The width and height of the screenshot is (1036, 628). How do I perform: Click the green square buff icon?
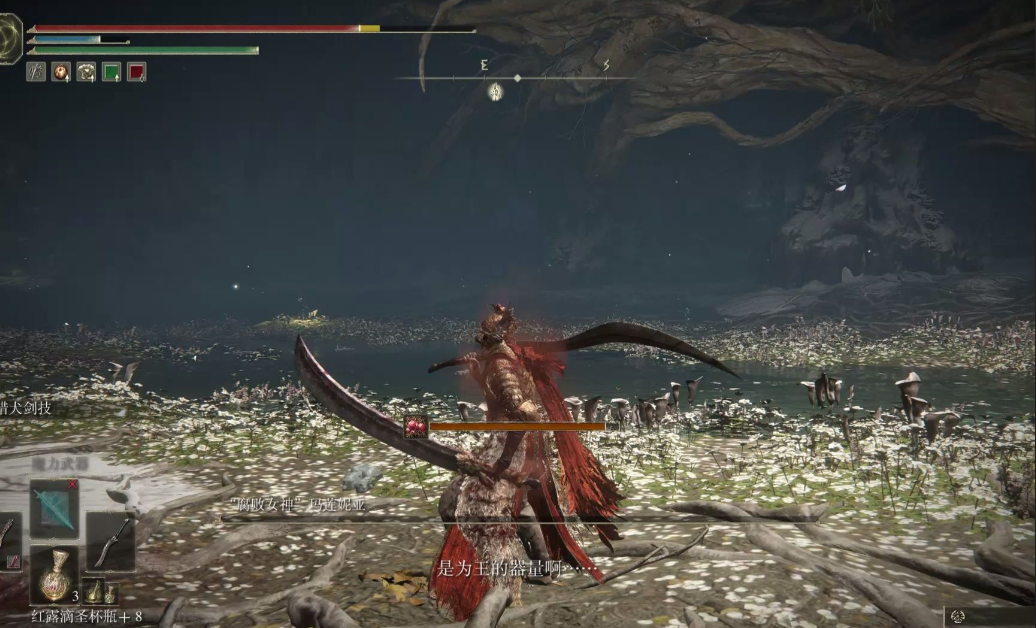click(111, 71)
